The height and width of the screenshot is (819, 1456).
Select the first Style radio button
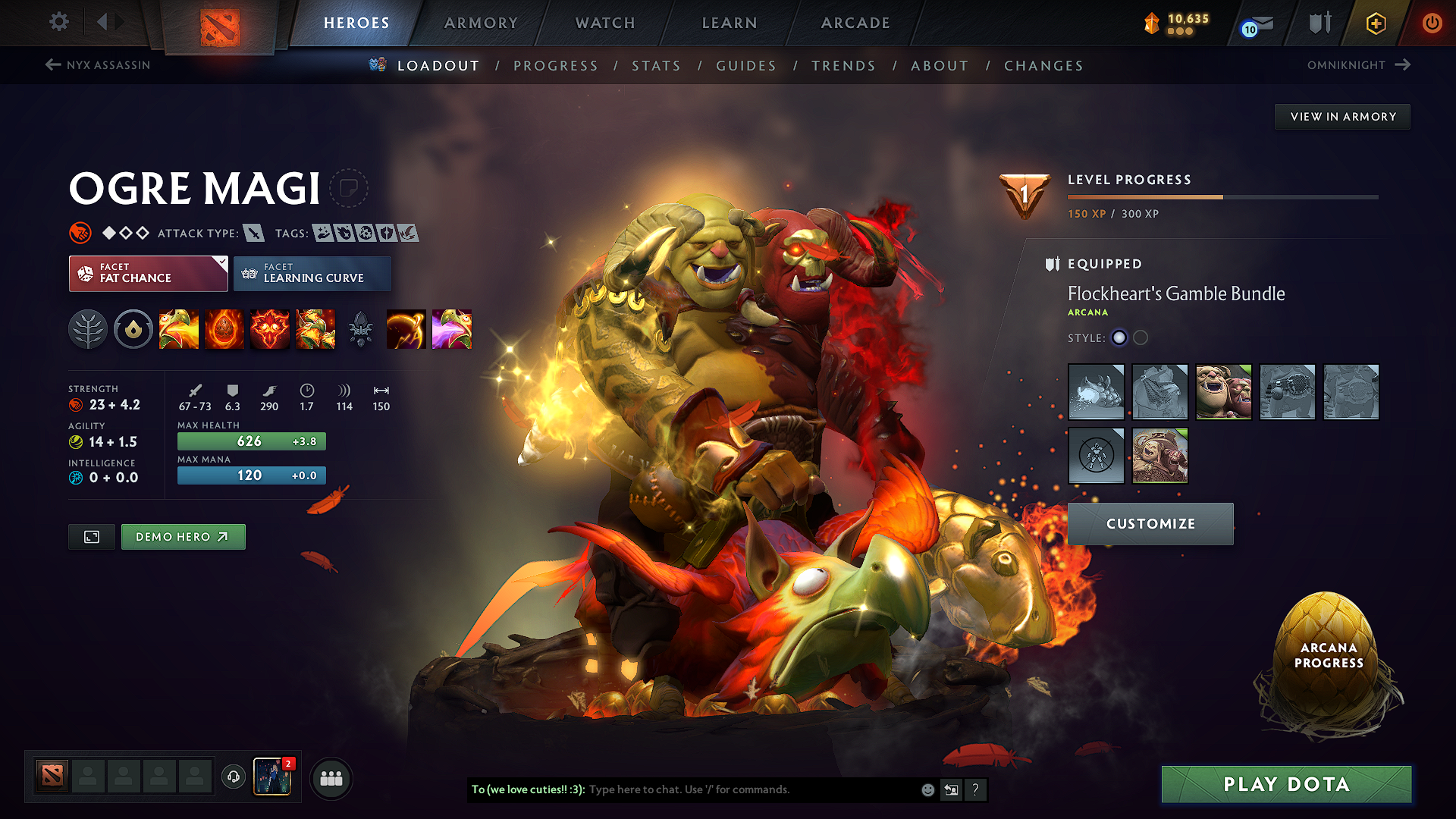tap(1119, 337)
